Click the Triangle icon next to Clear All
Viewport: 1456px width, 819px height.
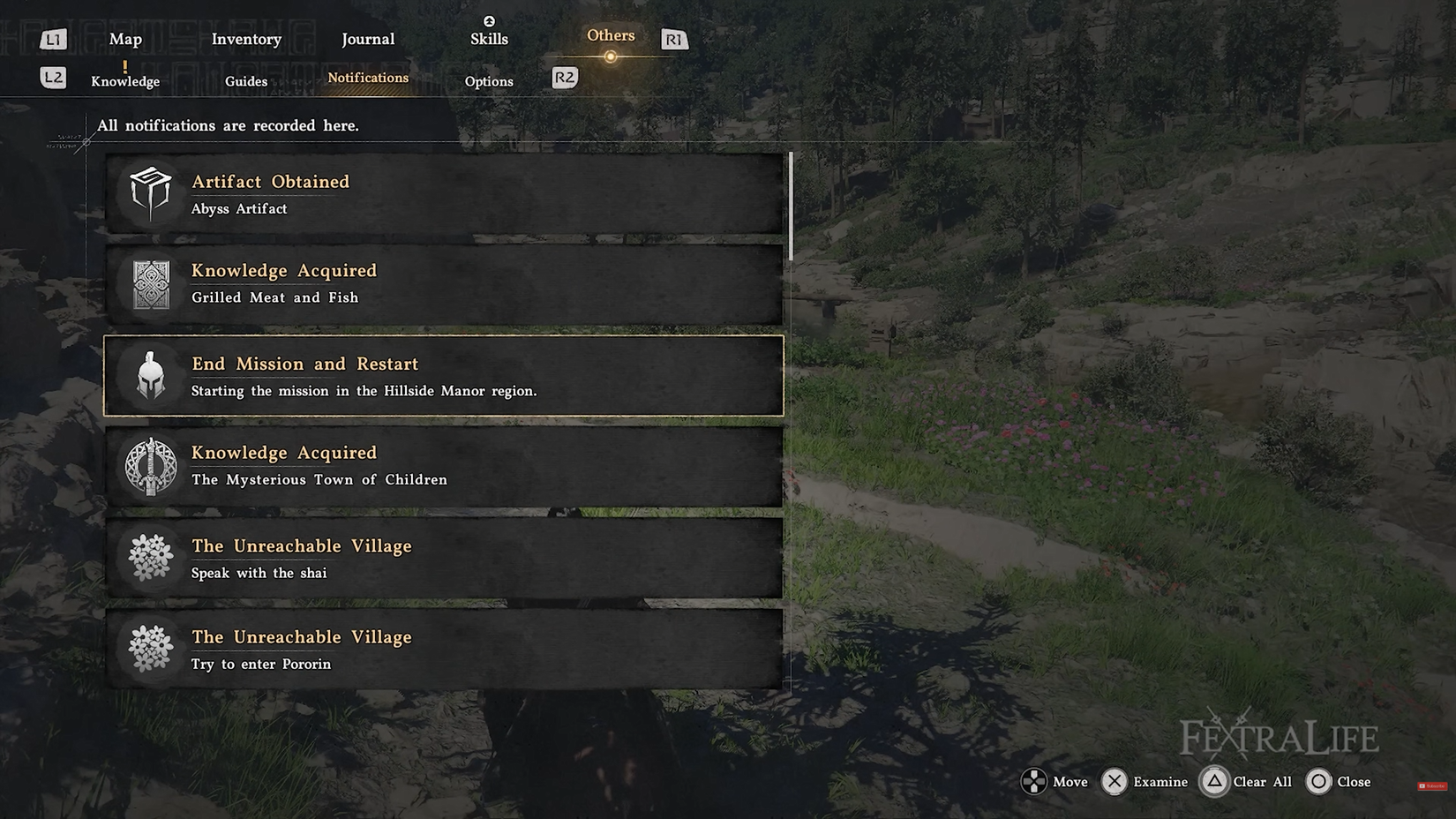click(1215, 781)
